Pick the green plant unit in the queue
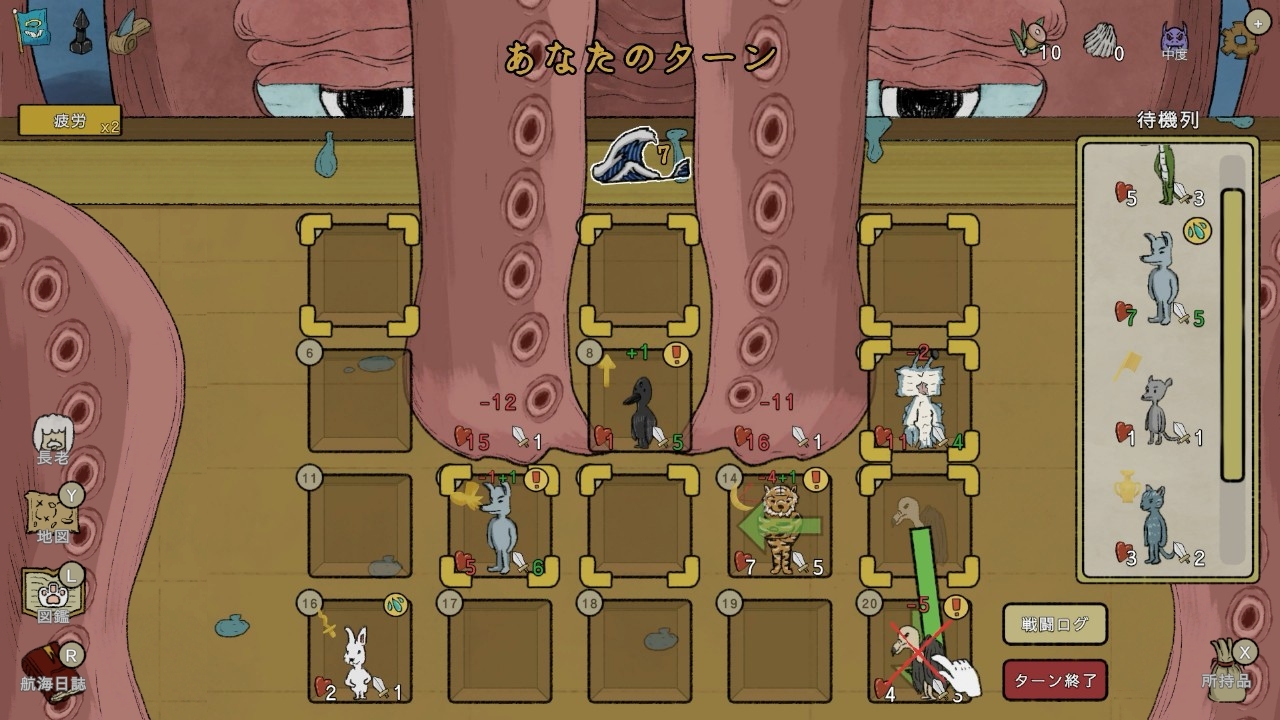The width and height of the screenshot is (1280, 720). pyautogui.click(x=1163, y=175)
